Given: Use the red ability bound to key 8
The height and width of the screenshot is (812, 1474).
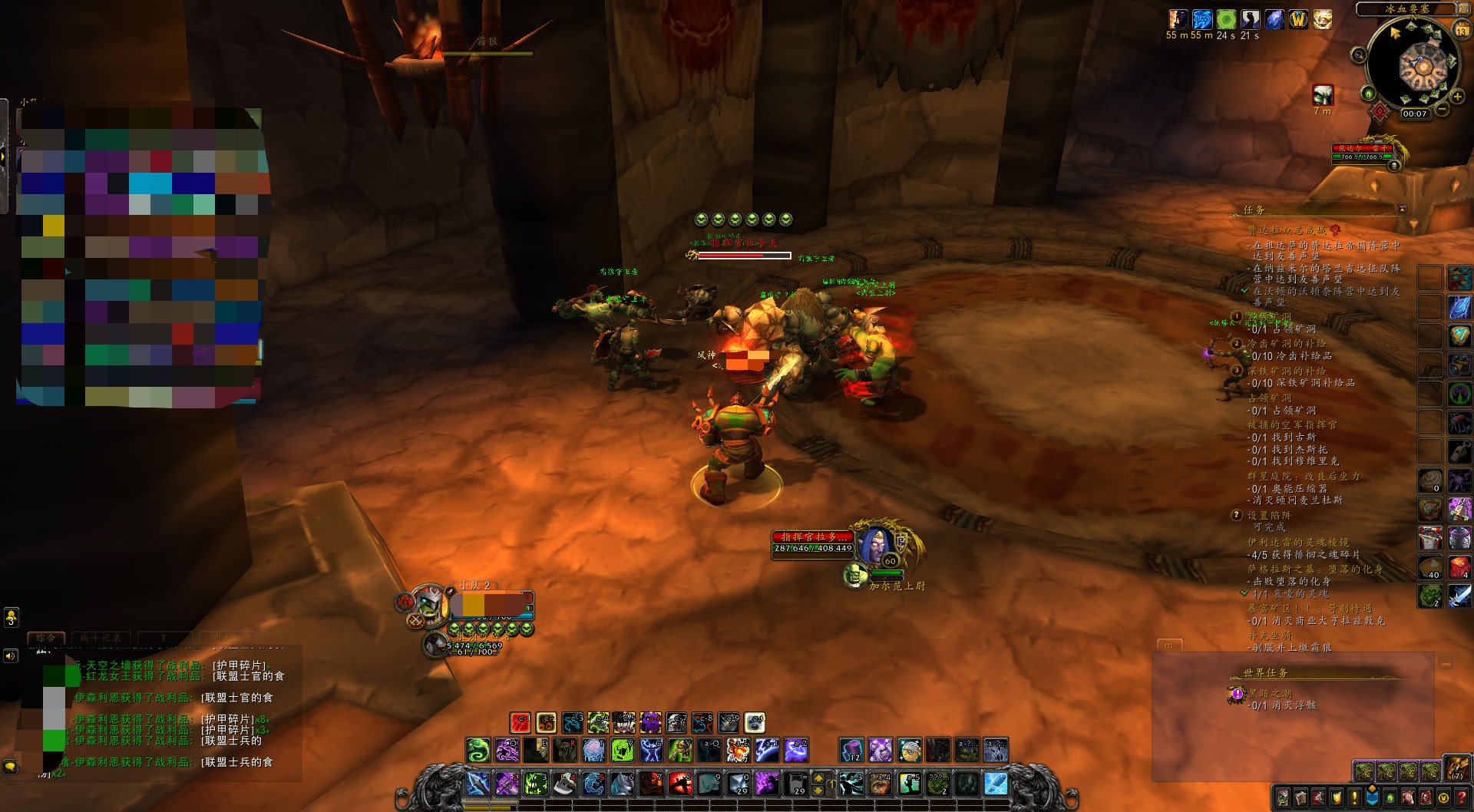Looking at the screenshot, I should click(x=679, y=784).
